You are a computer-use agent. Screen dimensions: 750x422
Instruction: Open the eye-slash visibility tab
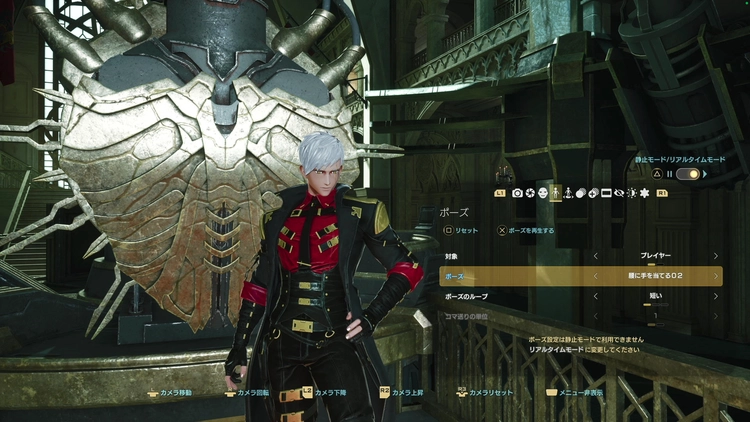coord(619,192)
